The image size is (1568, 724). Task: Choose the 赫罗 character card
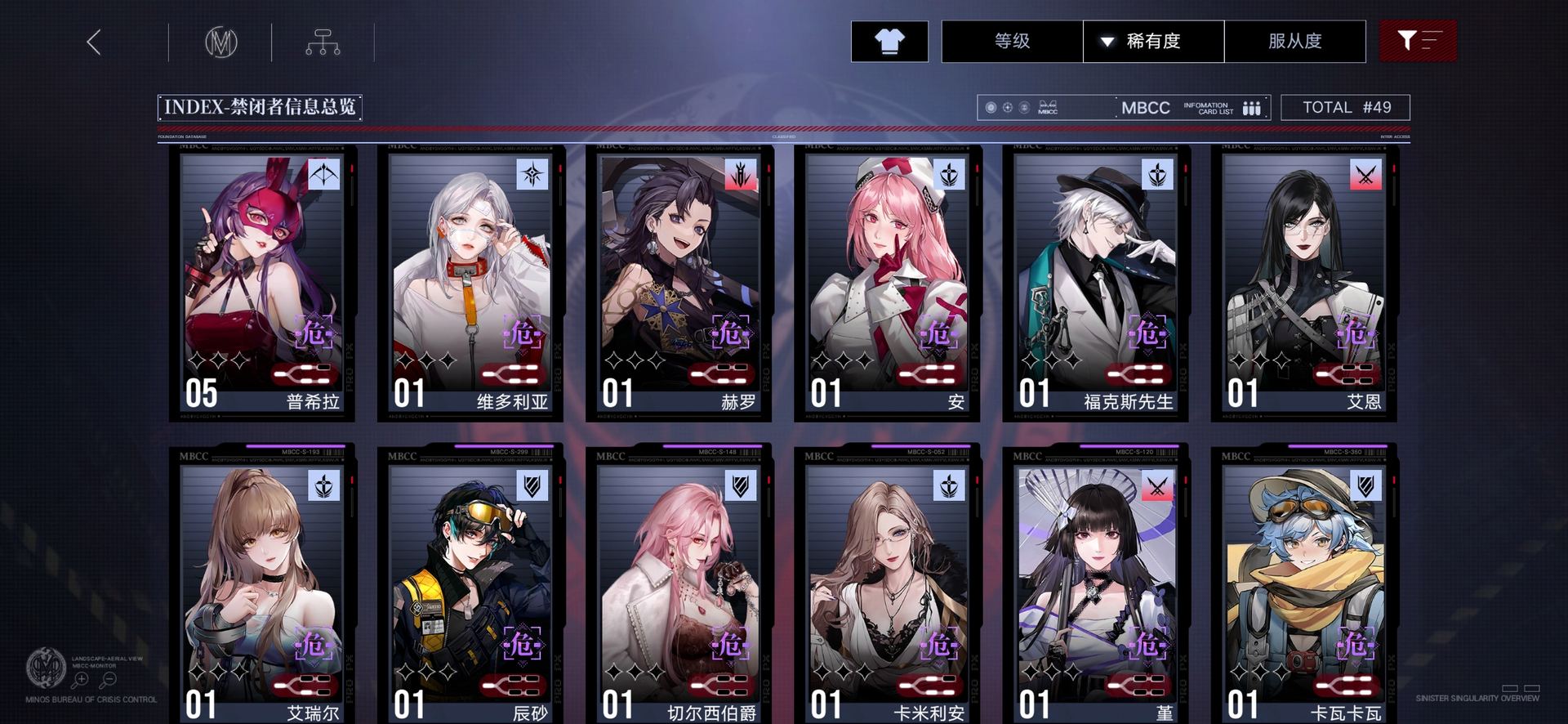point(678,282)
